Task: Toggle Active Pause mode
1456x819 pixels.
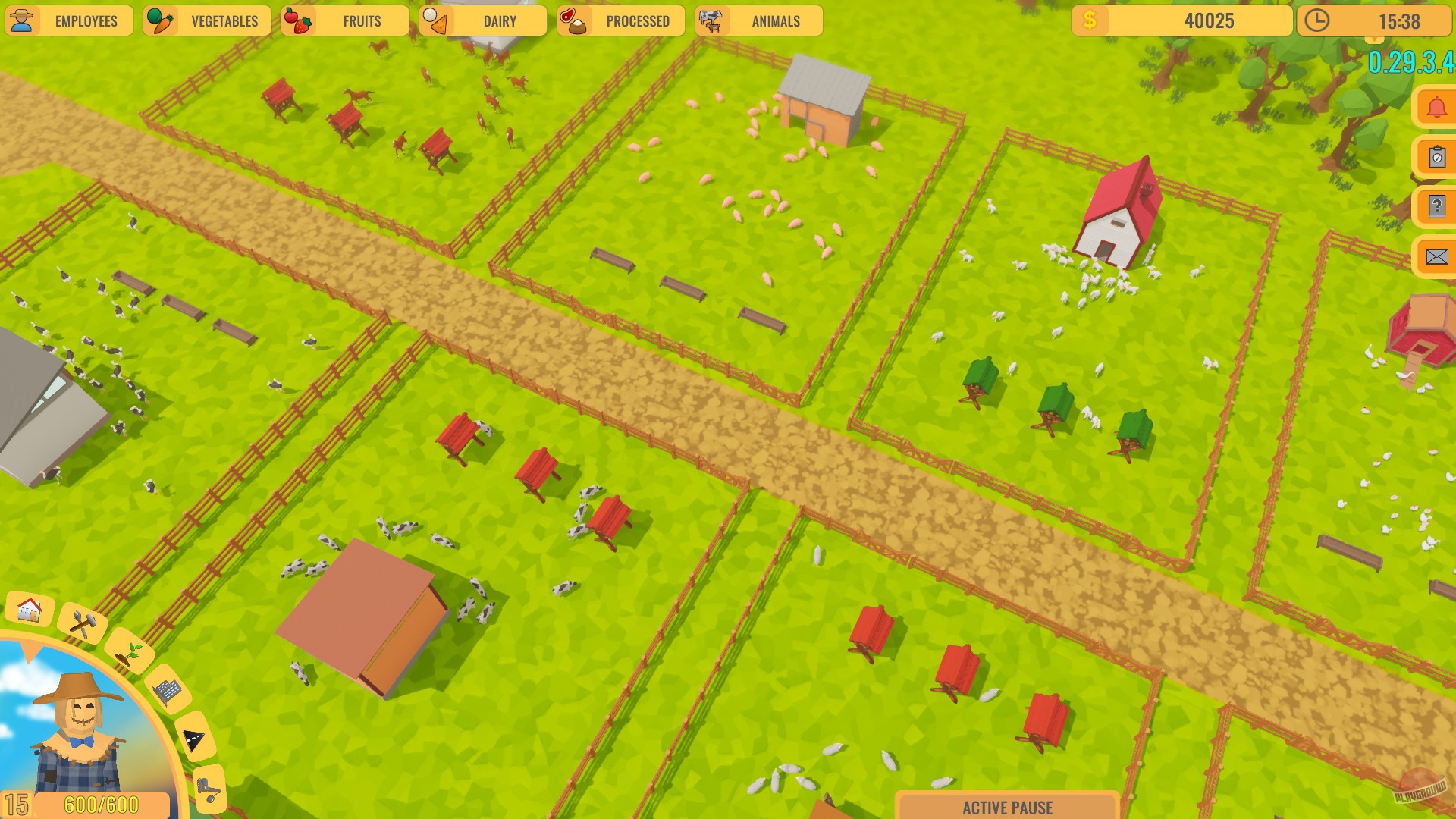Action: point(1009,808)
